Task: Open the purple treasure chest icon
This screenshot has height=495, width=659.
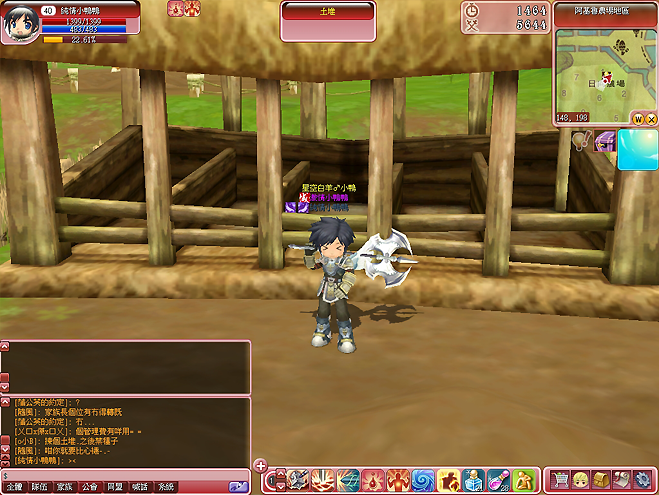Action: coord(604,143)
